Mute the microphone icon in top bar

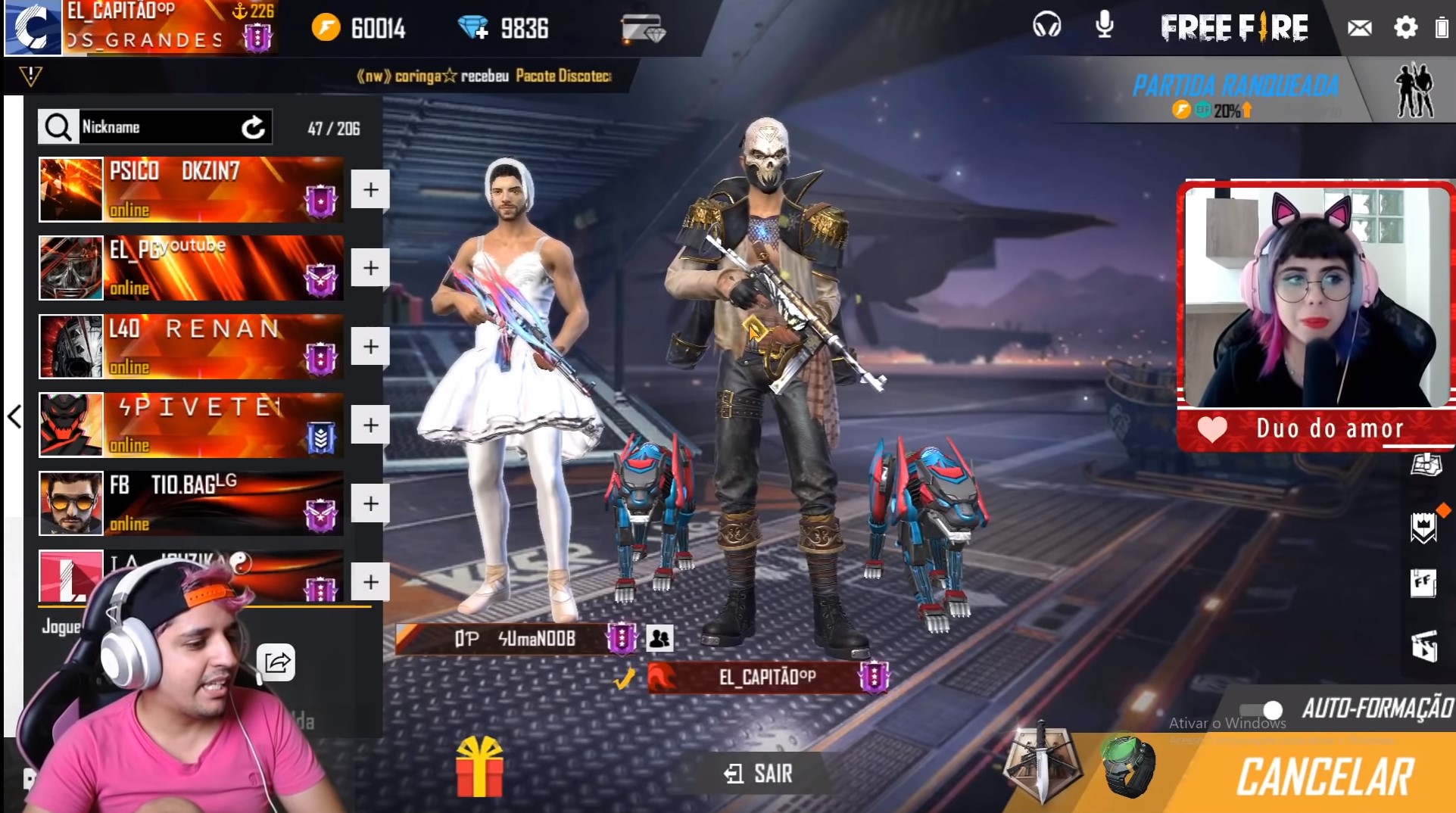pos(1102,26)
